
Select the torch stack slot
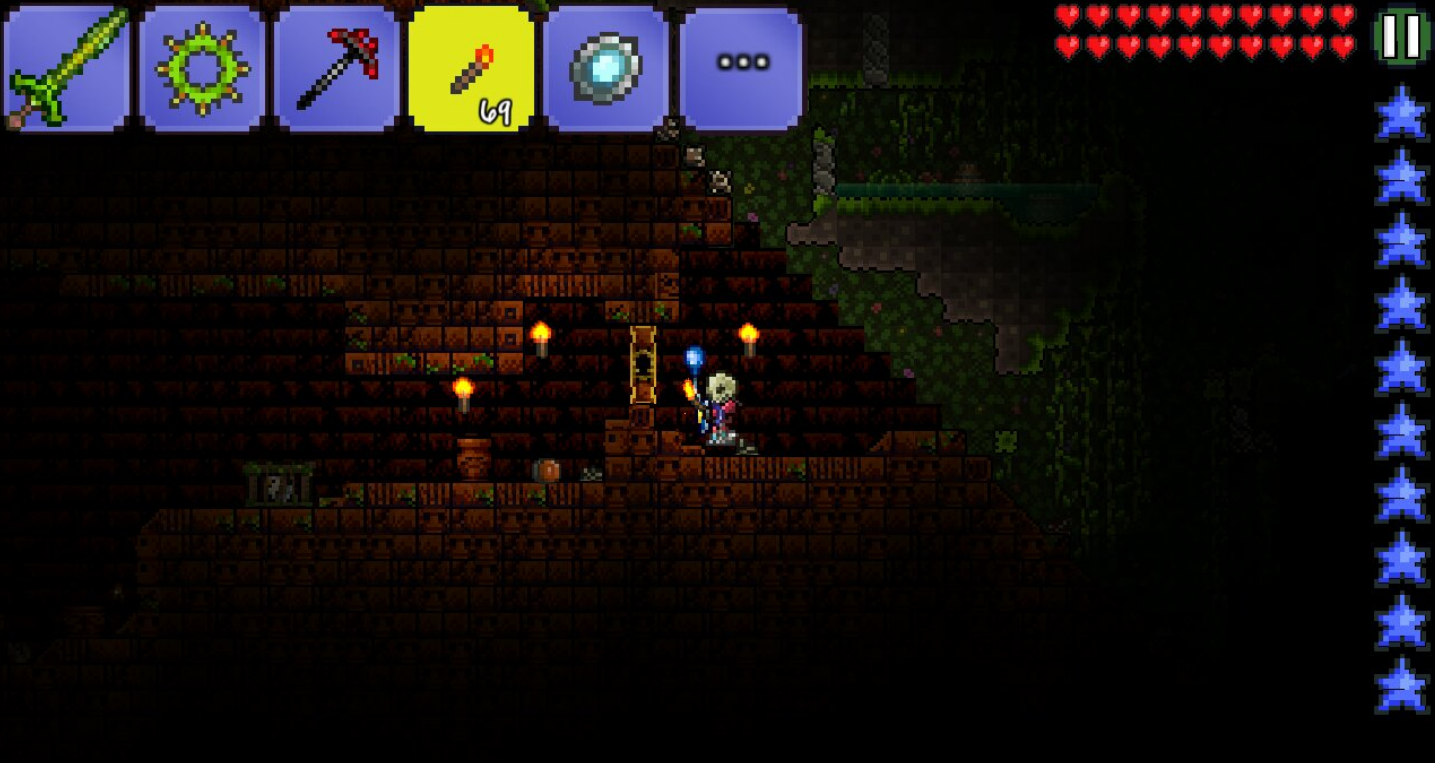(471, 68)
